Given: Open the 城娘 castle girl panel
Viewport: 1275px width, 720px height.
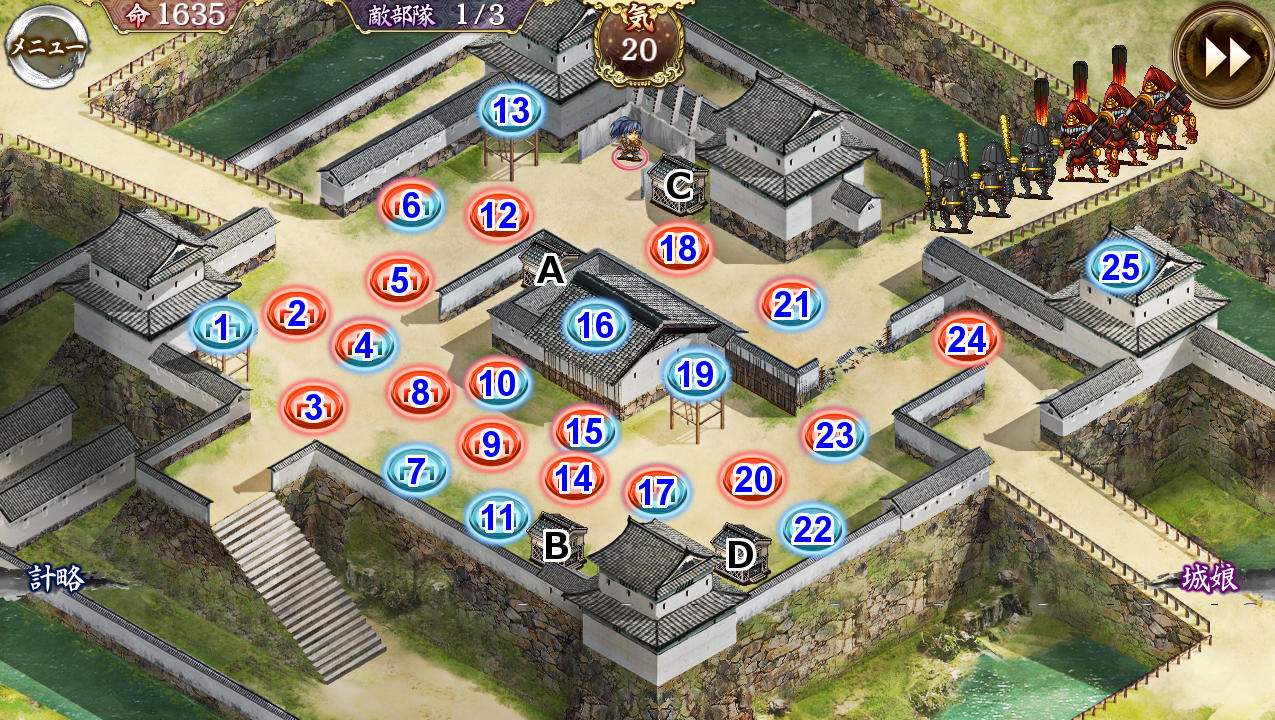Looking at the screenshot, I should click(1210, 578).
